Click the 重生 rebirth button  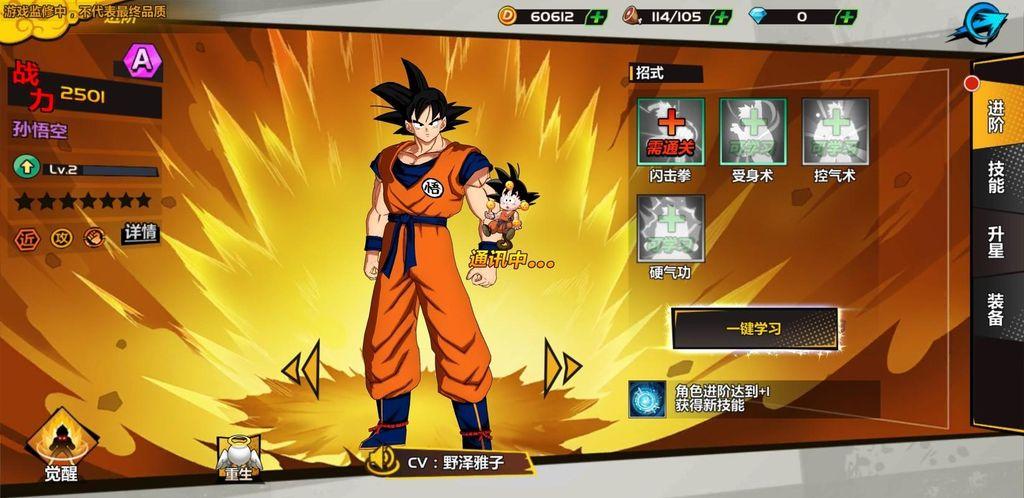tap(239, 459)
